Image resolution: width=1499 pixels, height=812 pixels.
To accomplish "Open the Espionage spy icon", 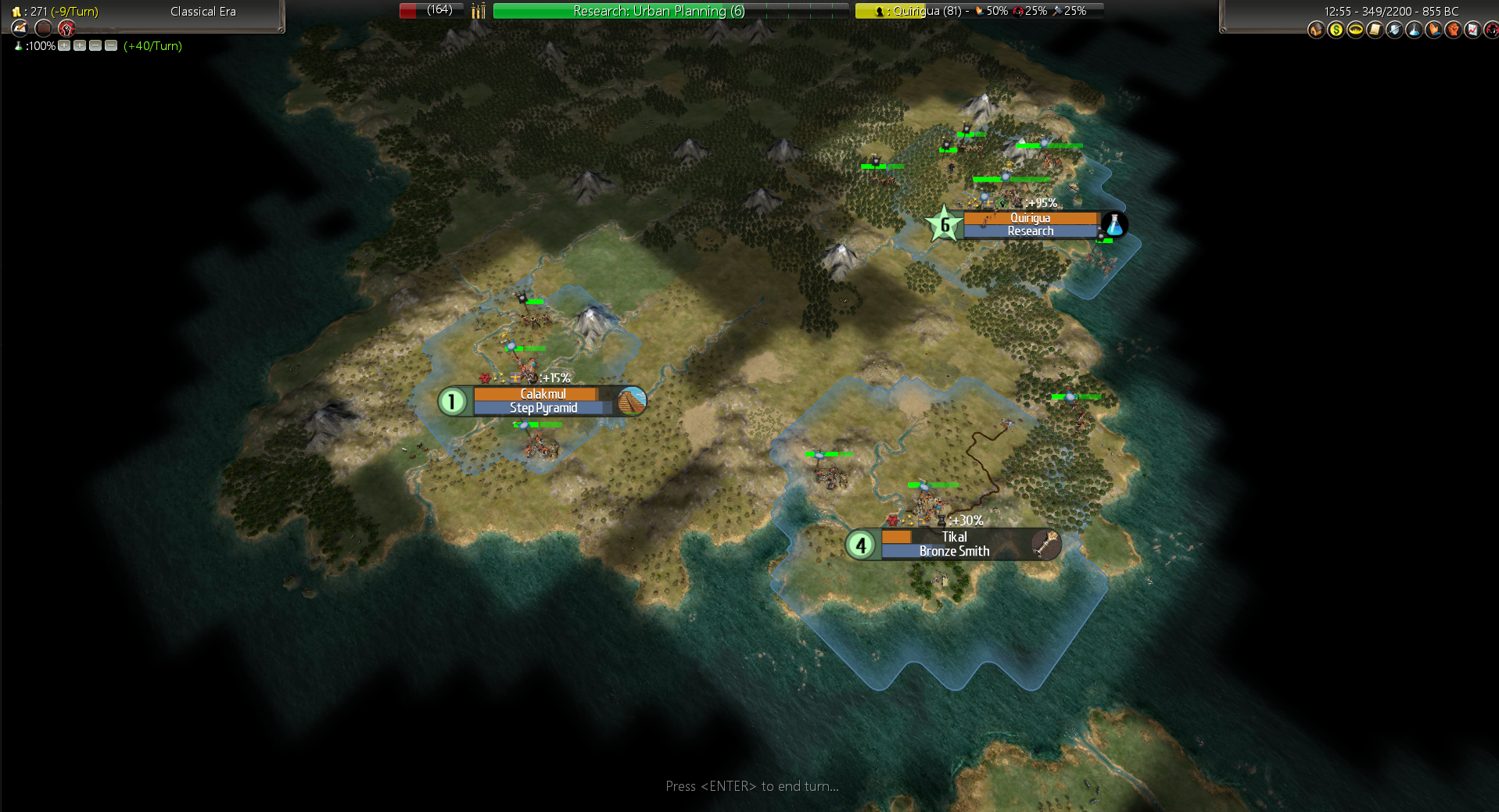I will [1491, 30].
